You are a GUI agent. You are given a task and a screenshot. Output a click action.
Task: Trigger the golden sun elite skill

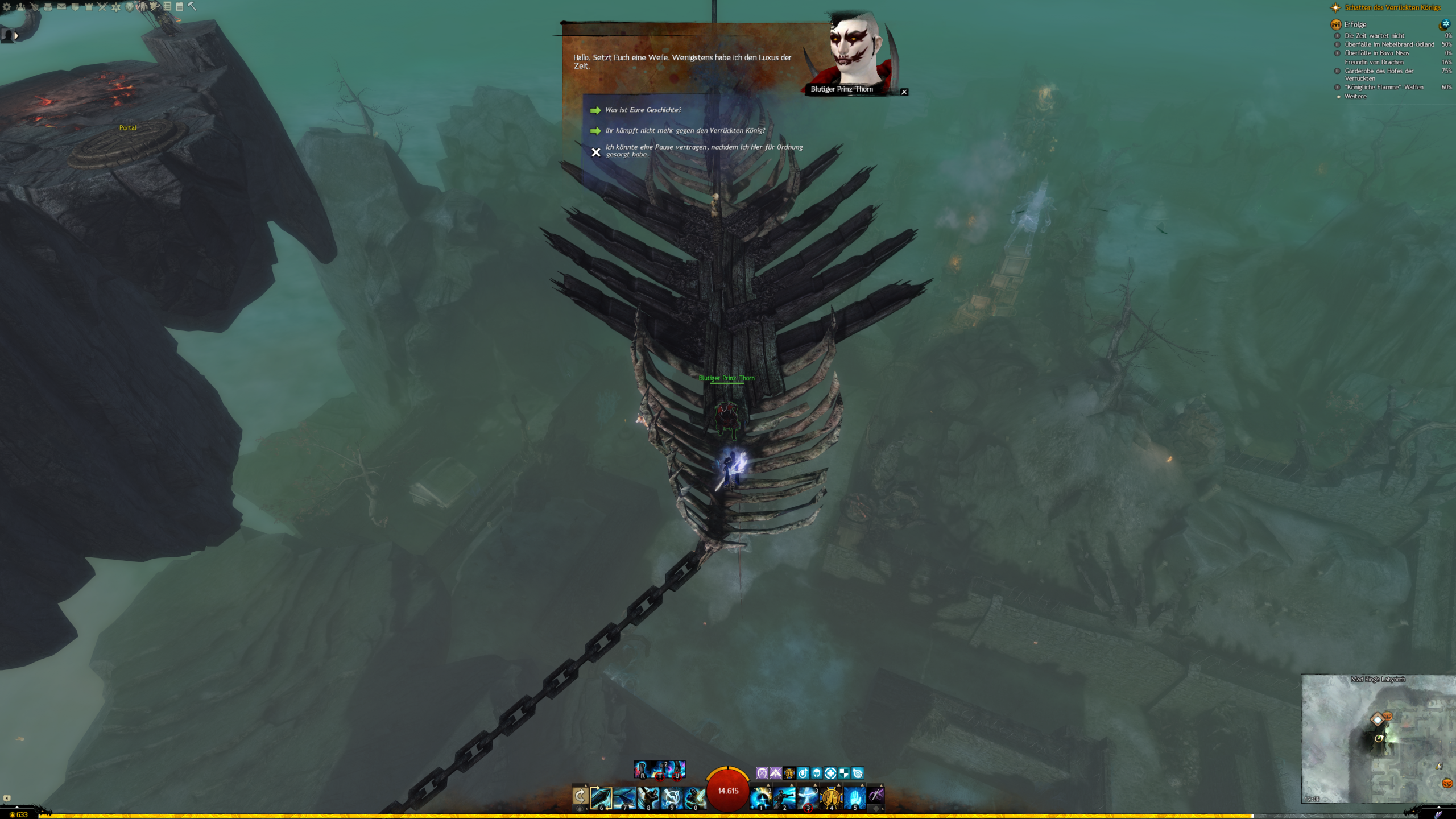point(831,797)
